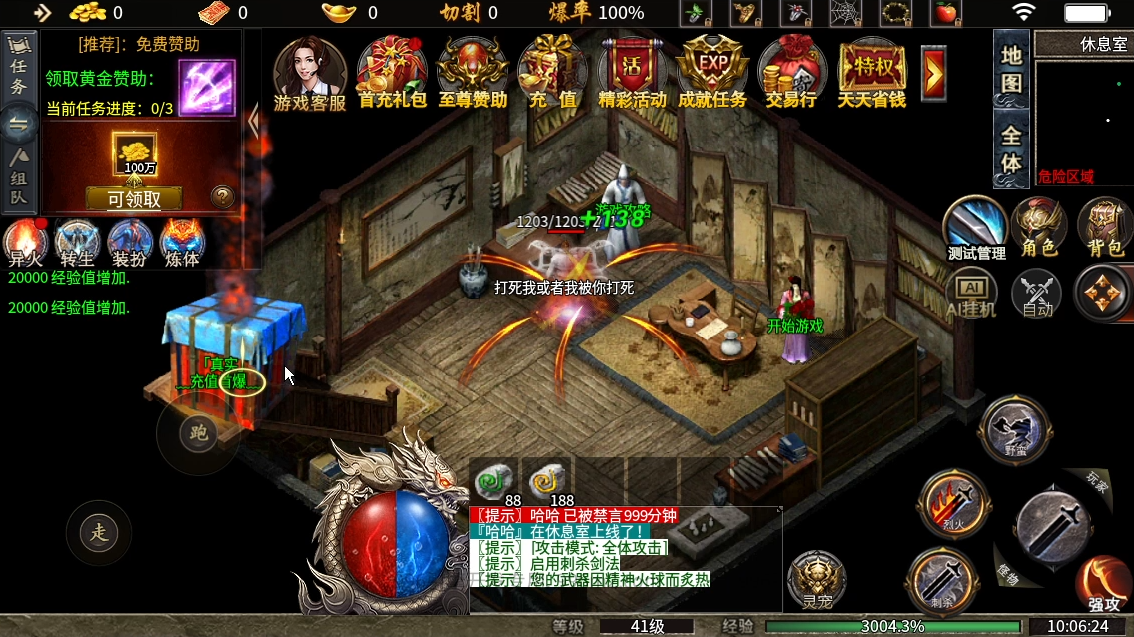Image resolution: width=1134 pixels, height=637 pixels.
Task: Expand the top menu with the arrow button
Action: click(x=934, y=71)
